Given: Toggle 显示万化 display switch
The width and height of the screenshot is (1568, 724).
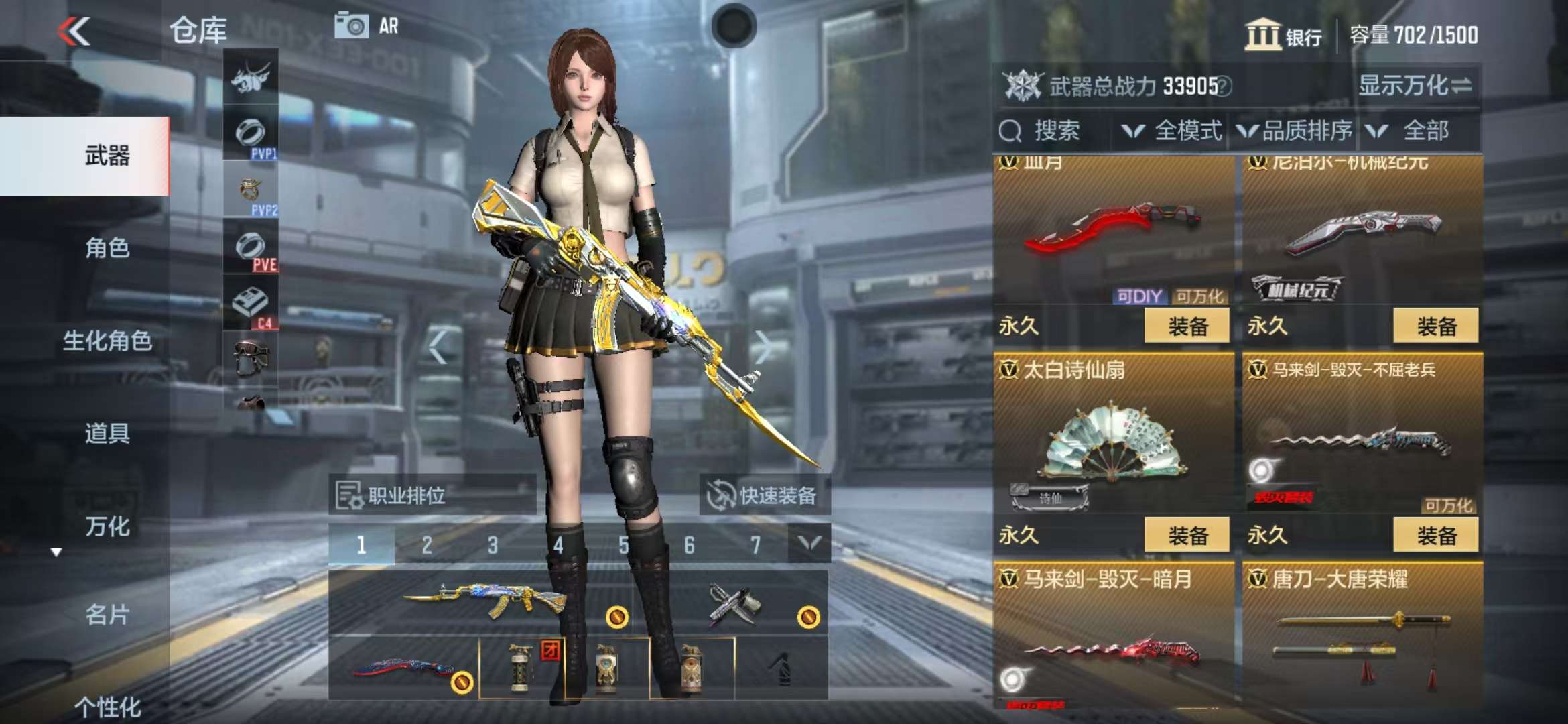Looking at the screenshot, I should click(x=1415, y=86).
